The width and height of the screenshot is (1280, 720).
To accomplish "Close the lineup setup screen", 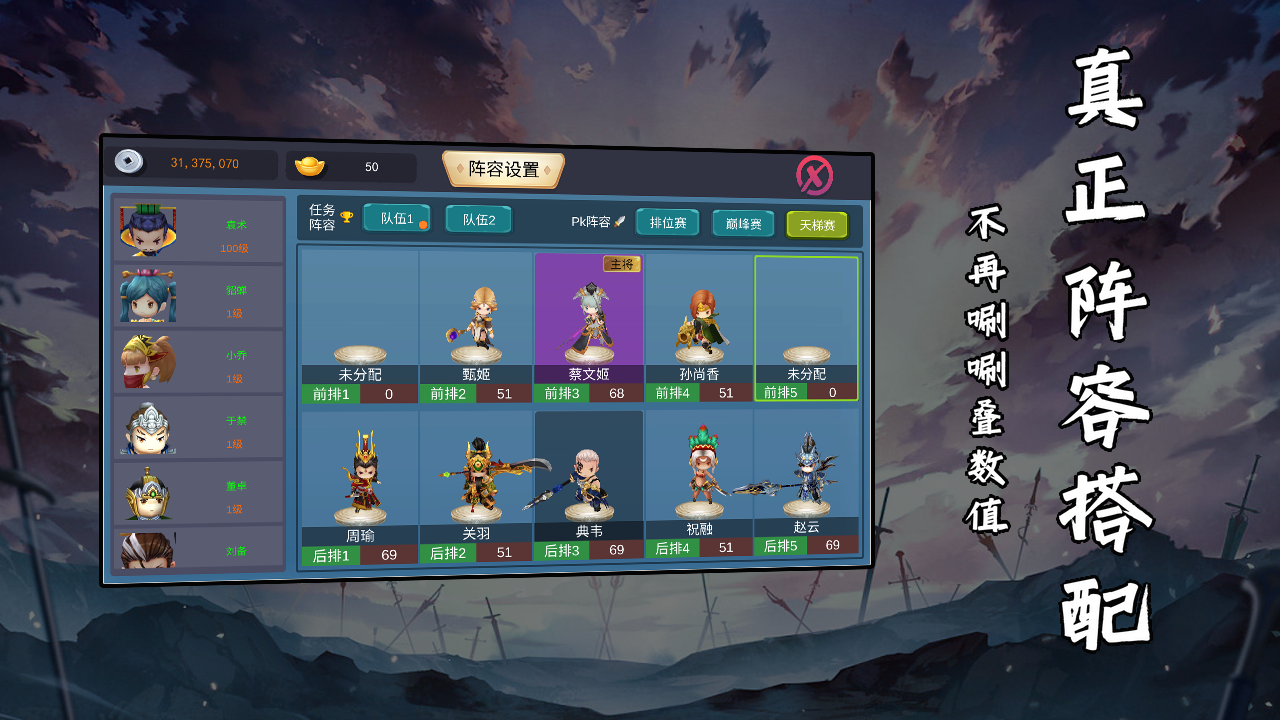I will click(x=816, y=173).
